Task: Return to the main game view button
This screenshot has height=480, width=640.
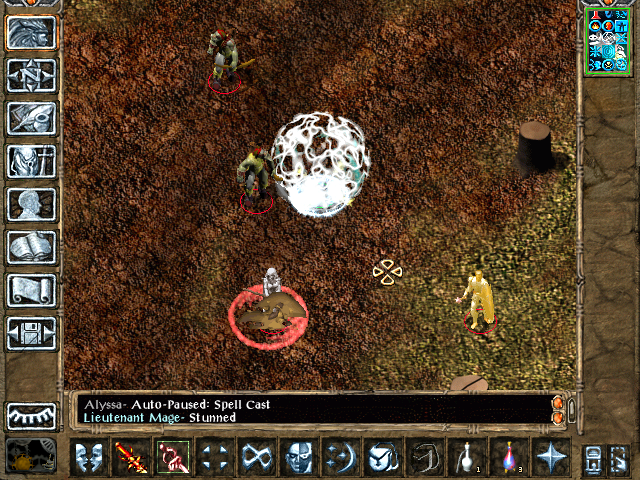Action: point(31,32)
